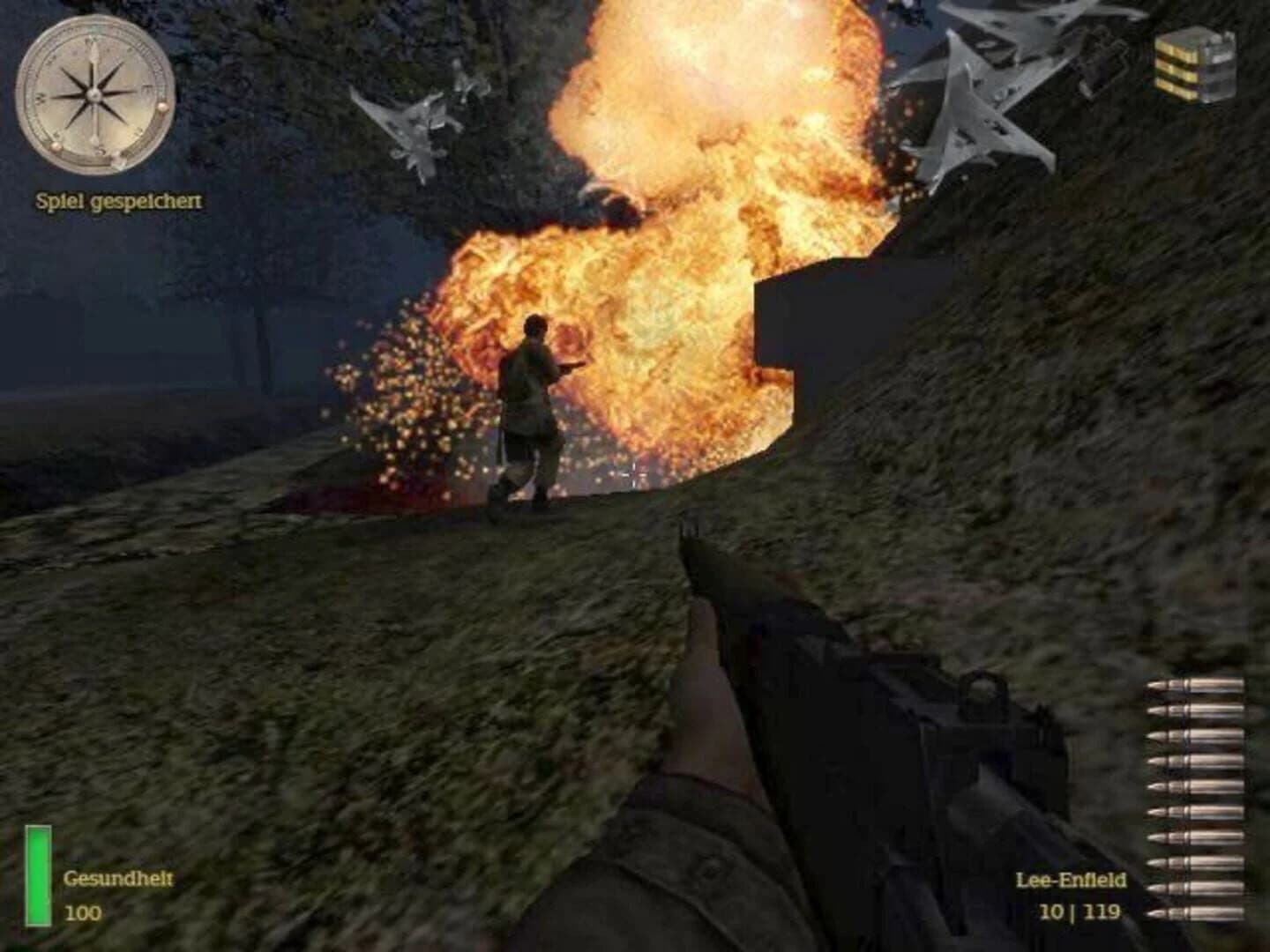The image size is (1270, 952).
Task: Select the compass icon in the top left
Action: [94, 95]
